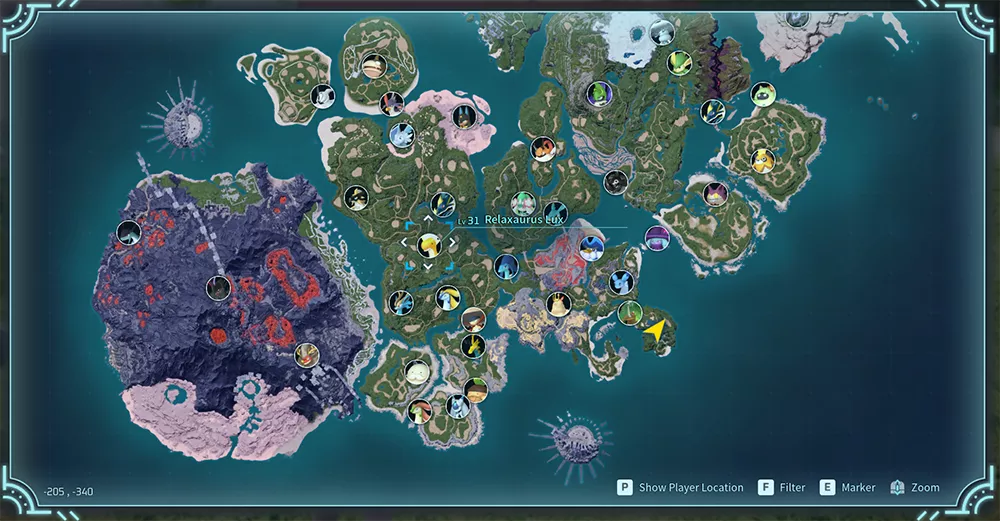Choose the purple mushroom-hat boss marker
This screenshot has height=521, width=1000.
[657, 238]
